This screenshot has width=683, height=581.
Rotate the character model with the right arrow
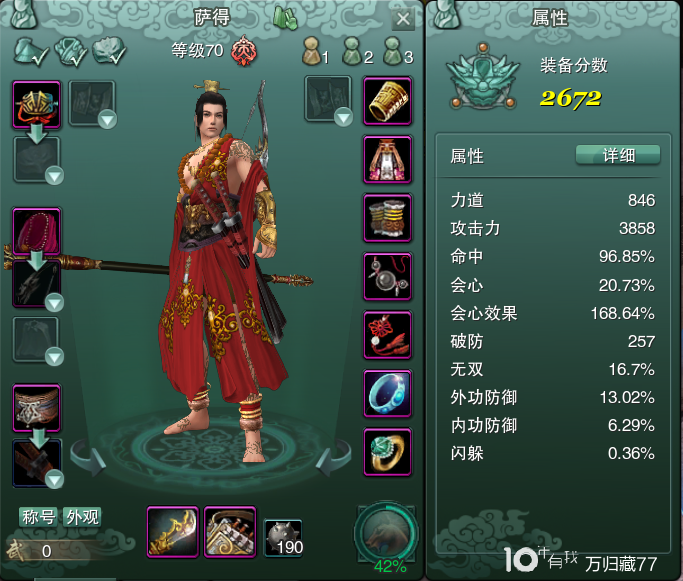click(x=331, y=461)
